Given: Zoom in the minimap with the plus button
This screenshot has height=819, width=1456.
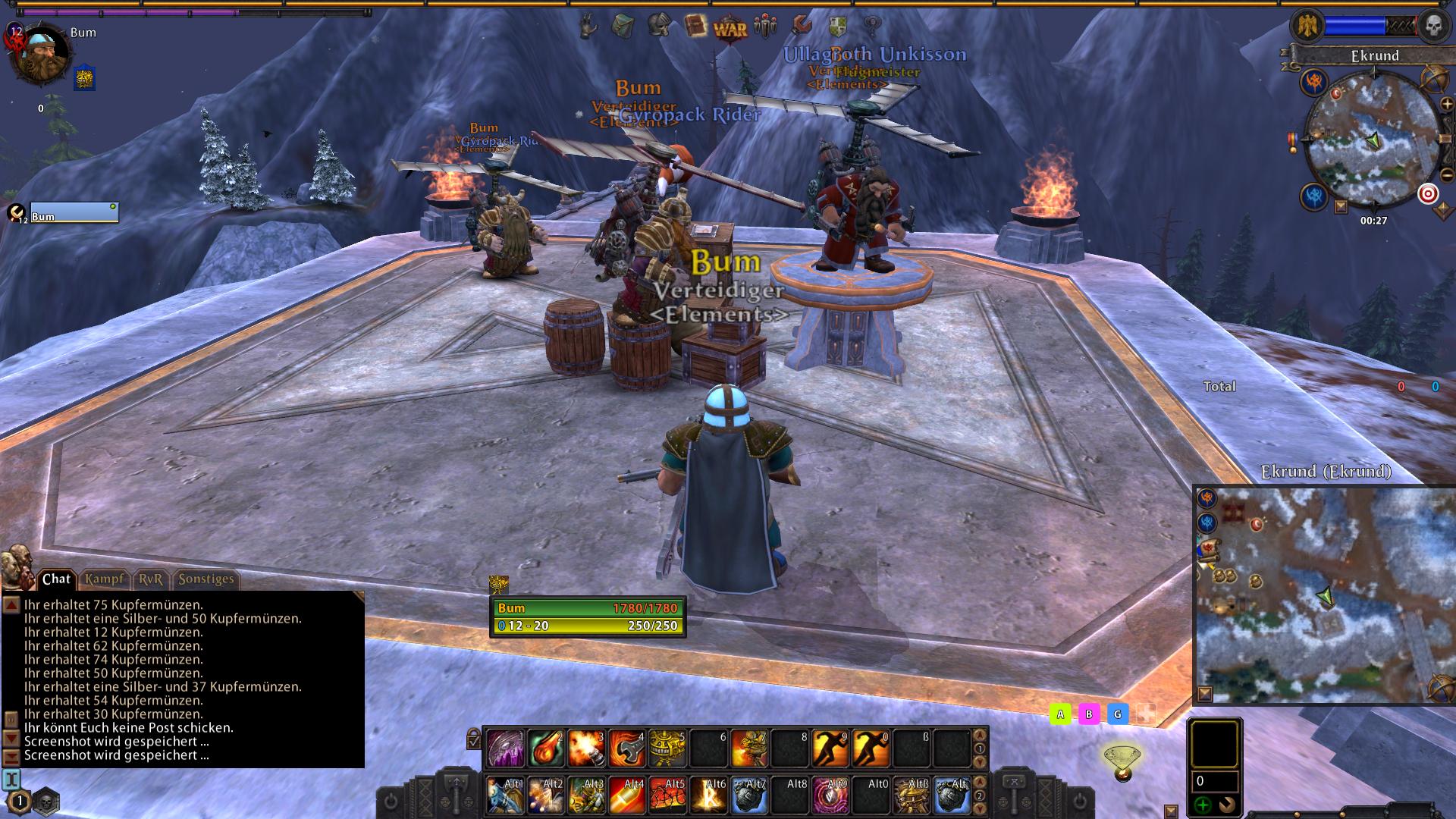Looking at the screenshot, I should (x=1446, y=104).
